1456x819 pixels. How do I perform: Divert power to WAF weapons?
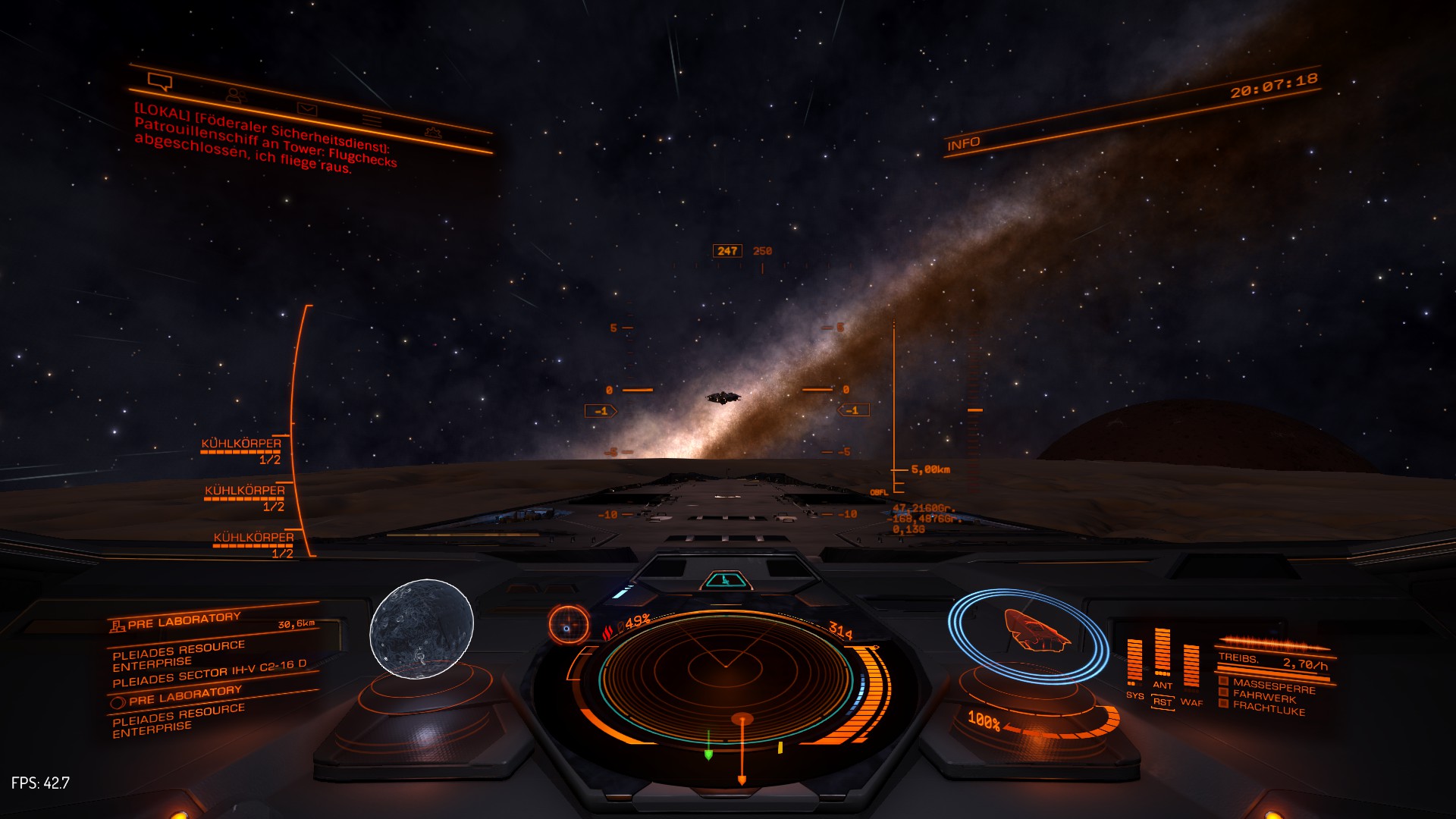[x=1191, y=702]
